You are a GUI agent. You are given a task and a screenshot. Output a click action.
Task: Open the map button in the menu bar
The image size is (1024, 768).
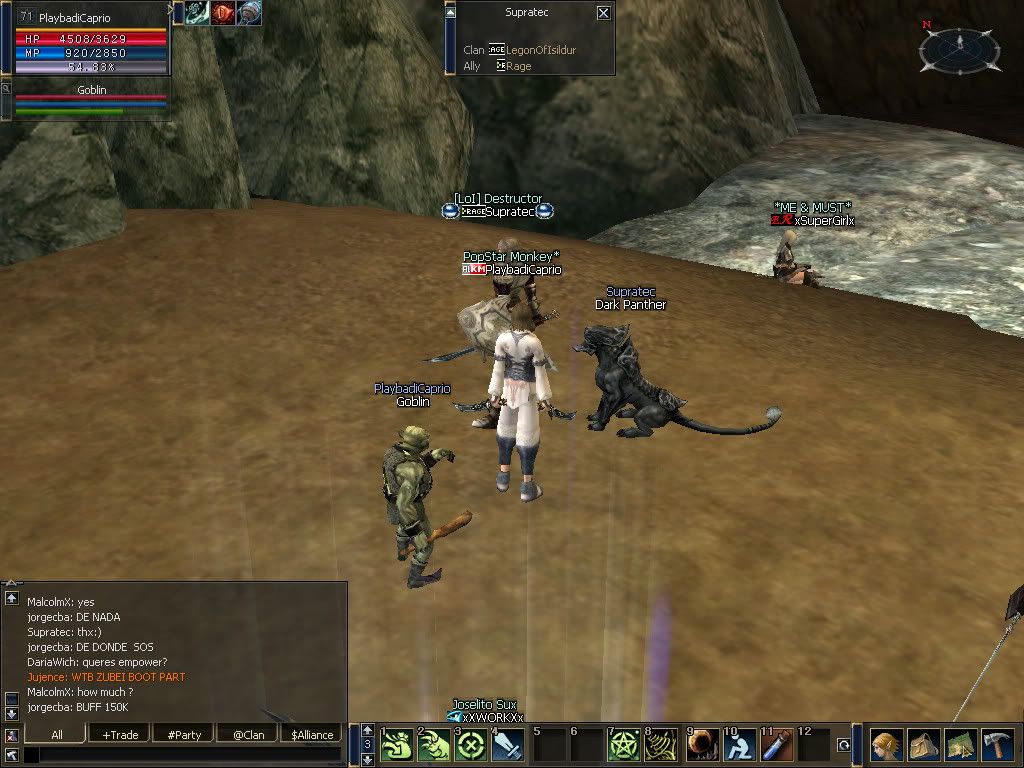coord(960,745)
